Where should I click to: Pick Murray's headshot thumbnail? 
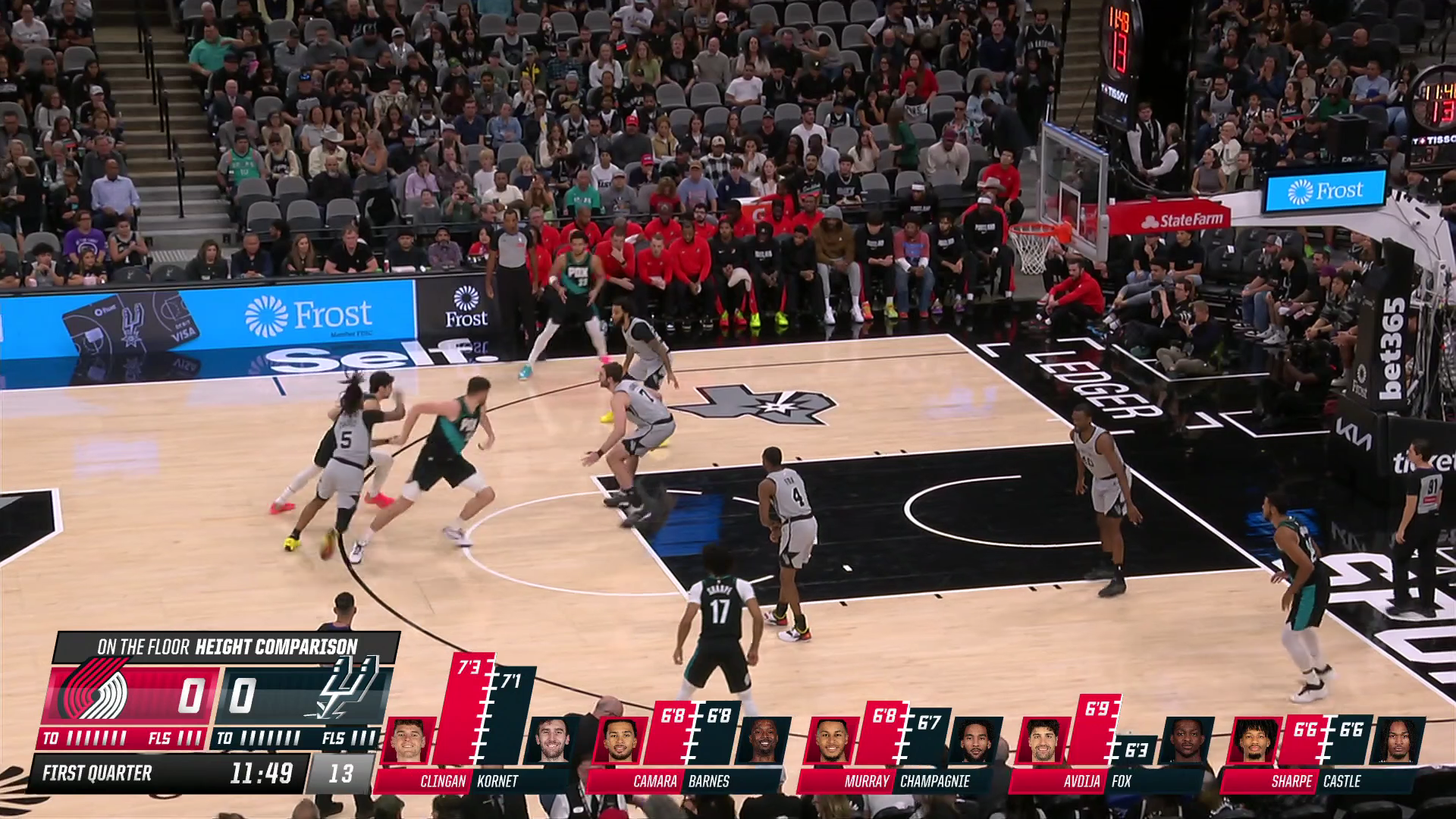click(x=831, y=741)
